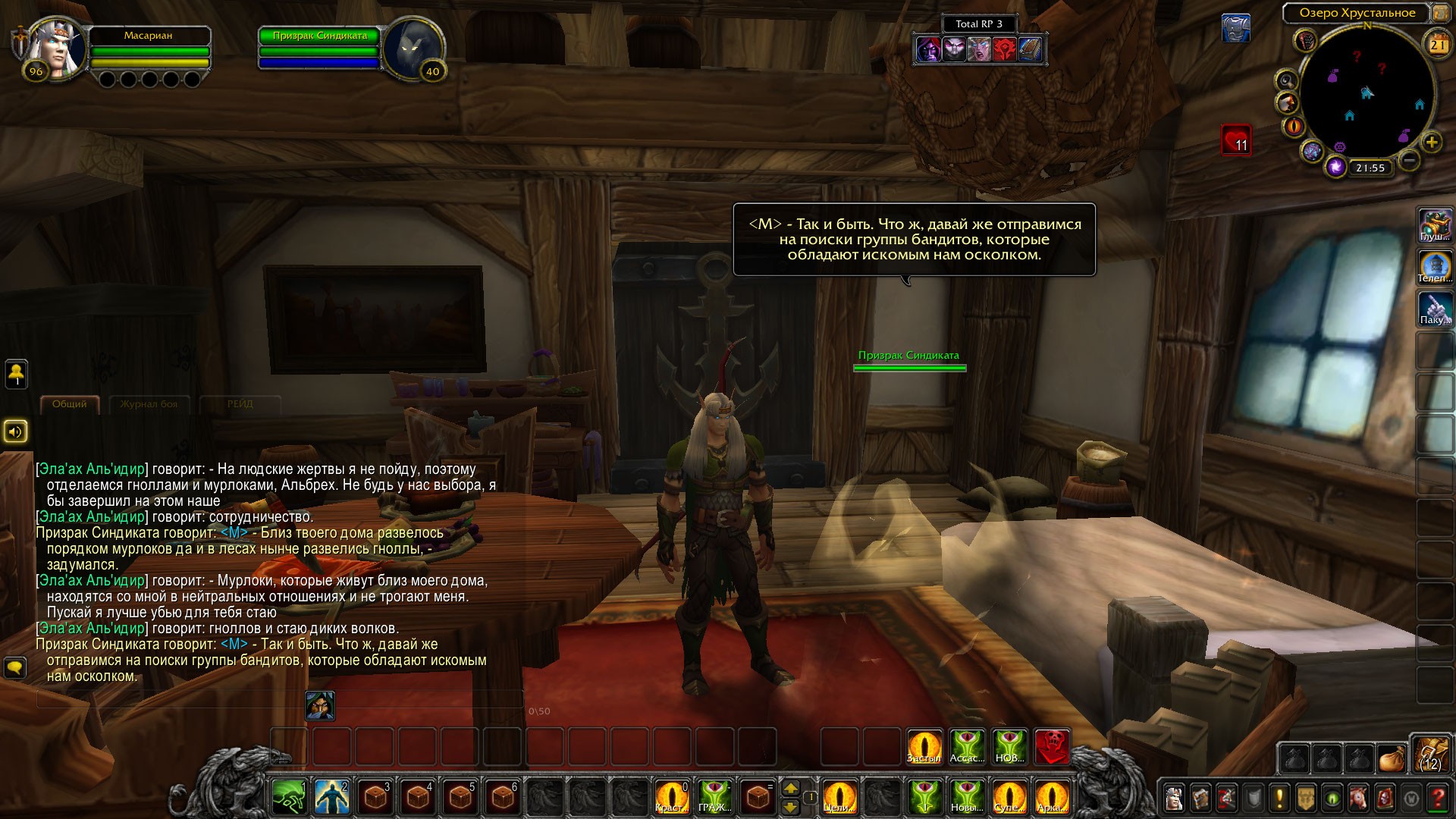1456x819 pixels.
Task: Open the horse-head mounts collection button
Action: [x=1358, y=798]
